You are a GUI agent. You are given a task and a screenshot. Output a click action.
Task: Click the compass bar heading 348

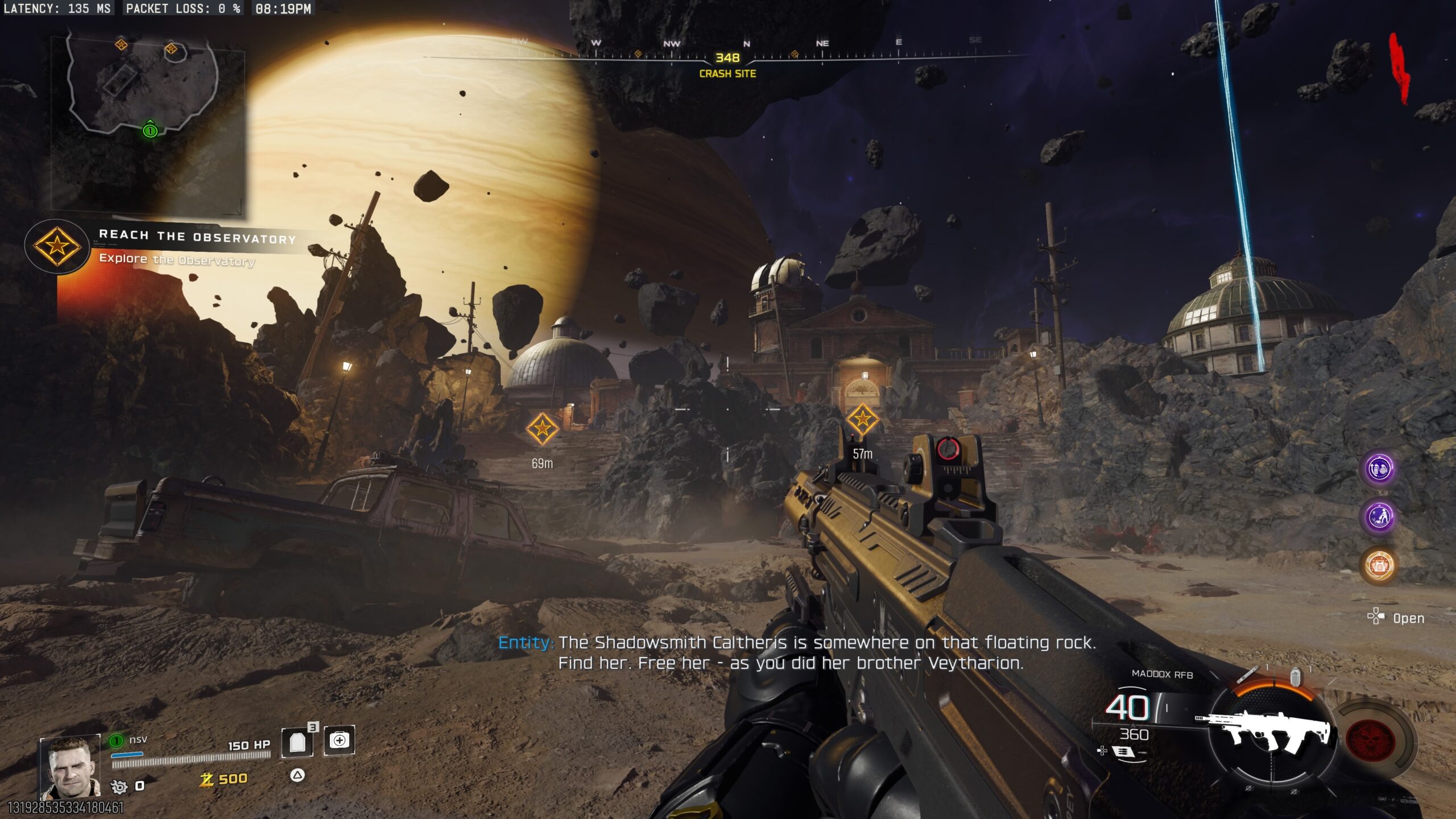[727, 58]
